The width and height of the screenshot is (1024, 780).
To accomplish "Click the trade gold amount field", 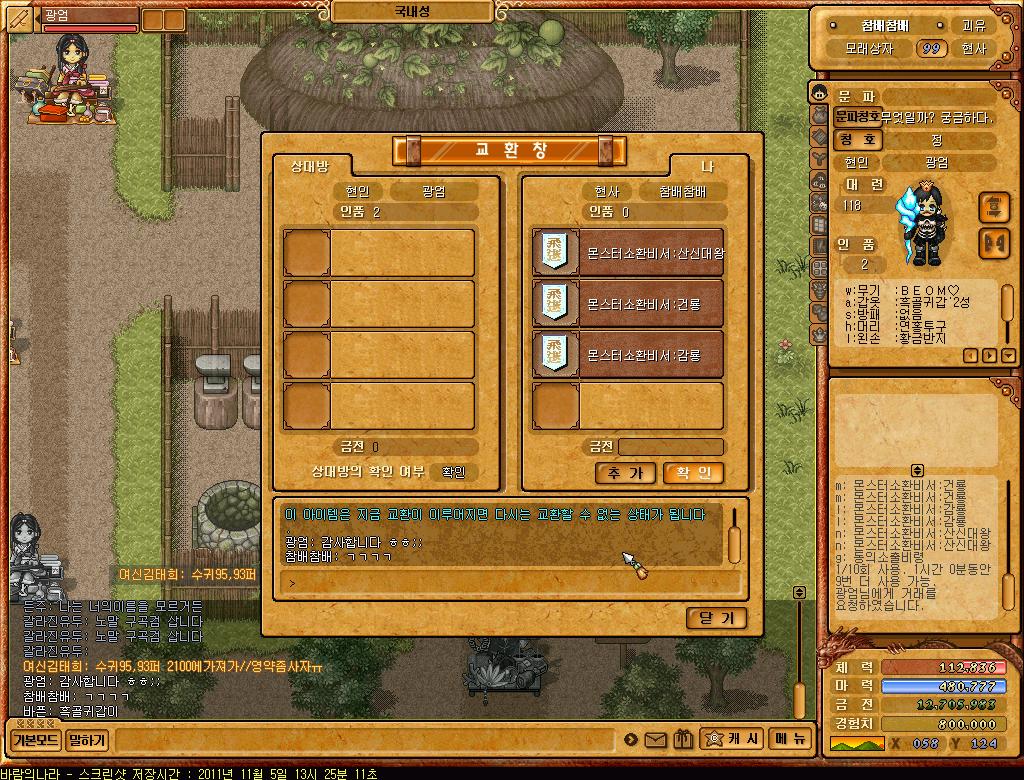I will coord(670,447).
